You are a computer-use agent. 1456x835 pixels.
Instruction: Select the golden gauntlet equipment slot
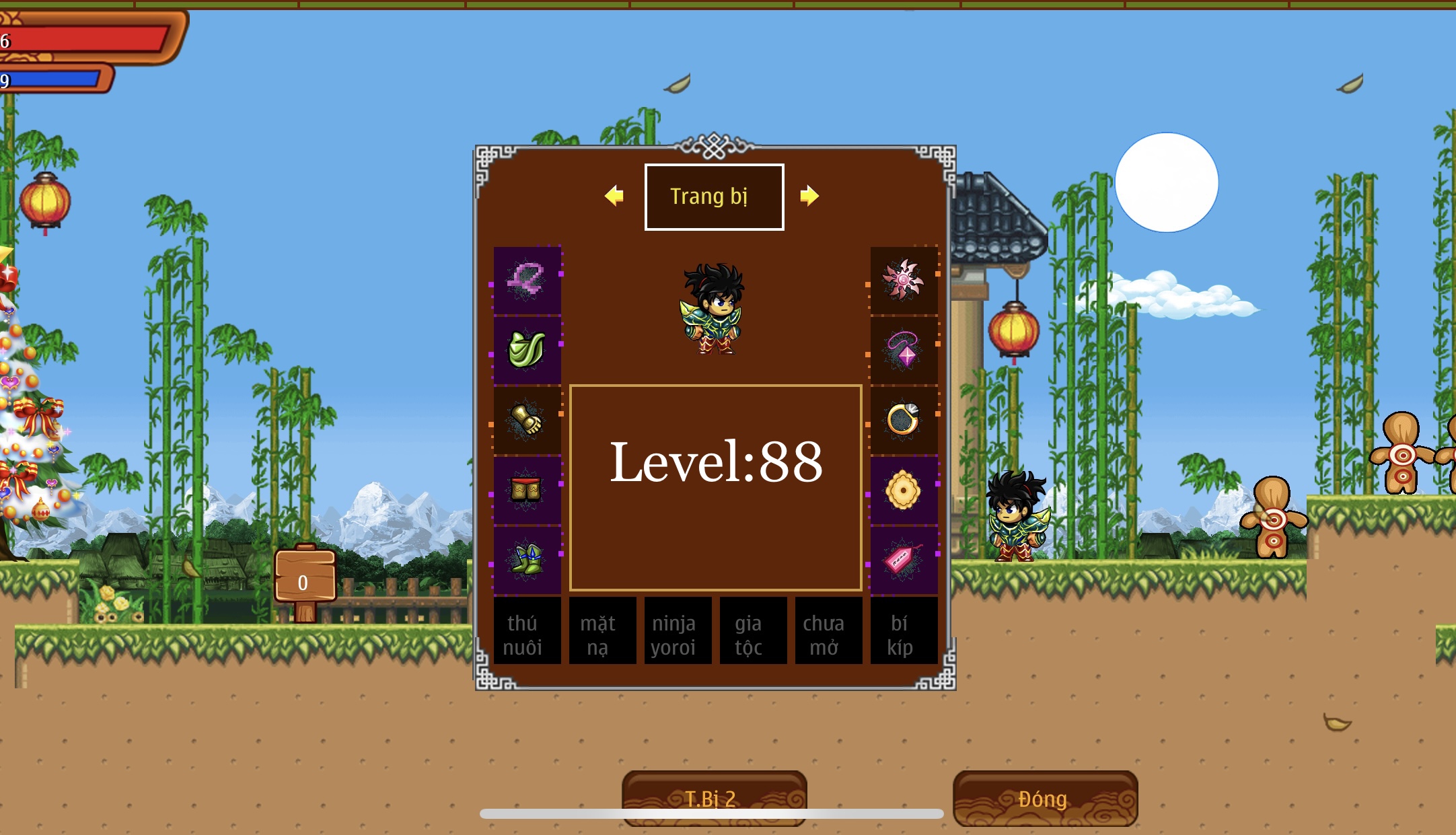(x=527, y=420)
